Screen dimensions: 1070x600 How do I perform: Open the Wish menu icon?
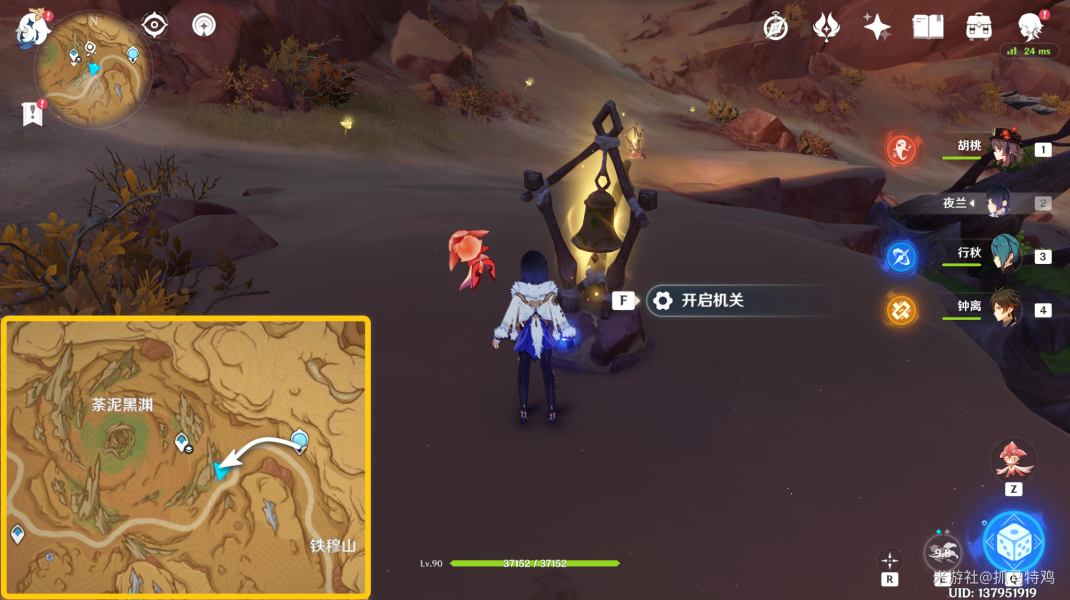(826, 27)
